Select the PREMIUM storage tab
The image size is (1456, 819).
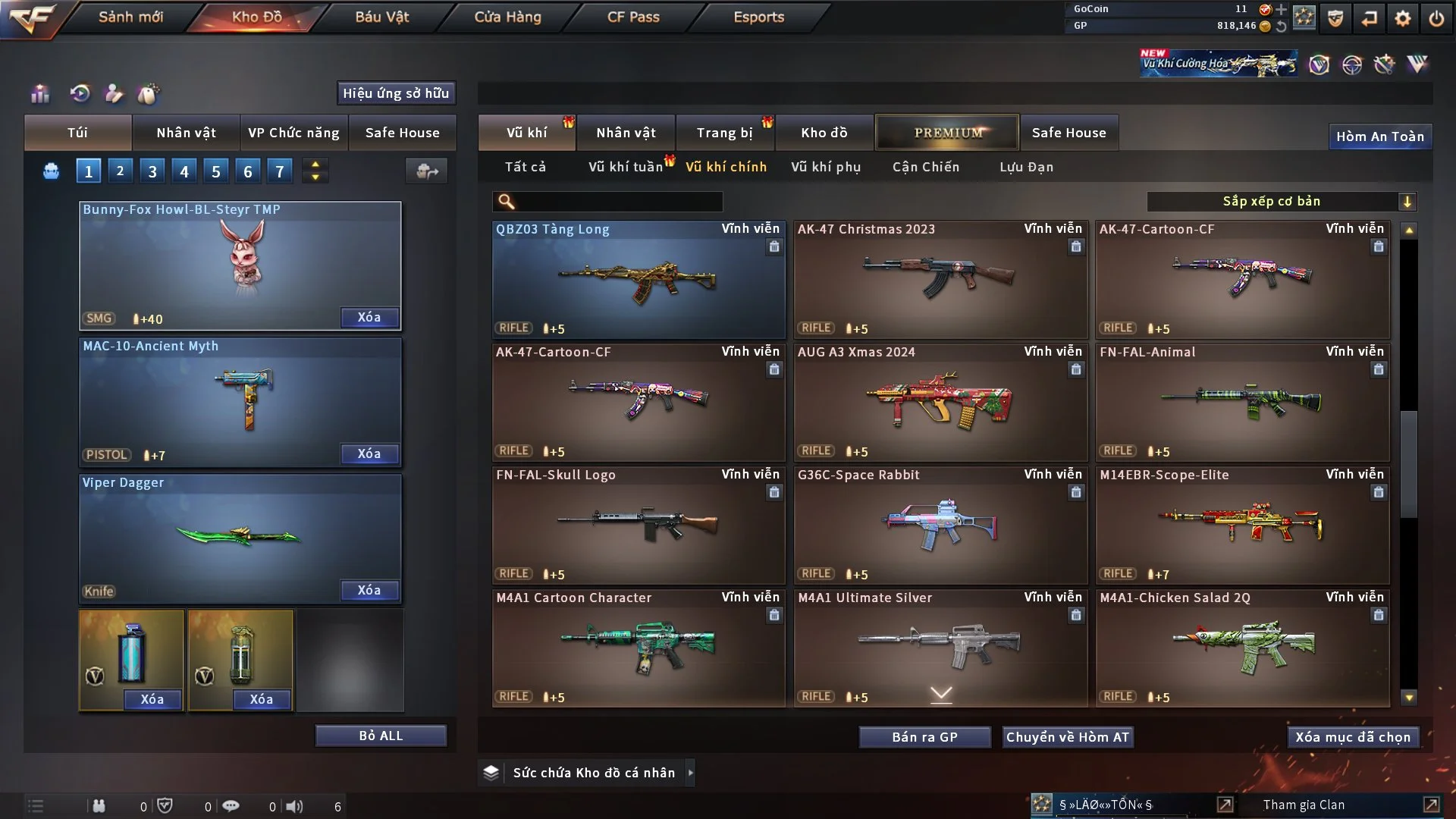pyautogui.click(x=947, y=133)
